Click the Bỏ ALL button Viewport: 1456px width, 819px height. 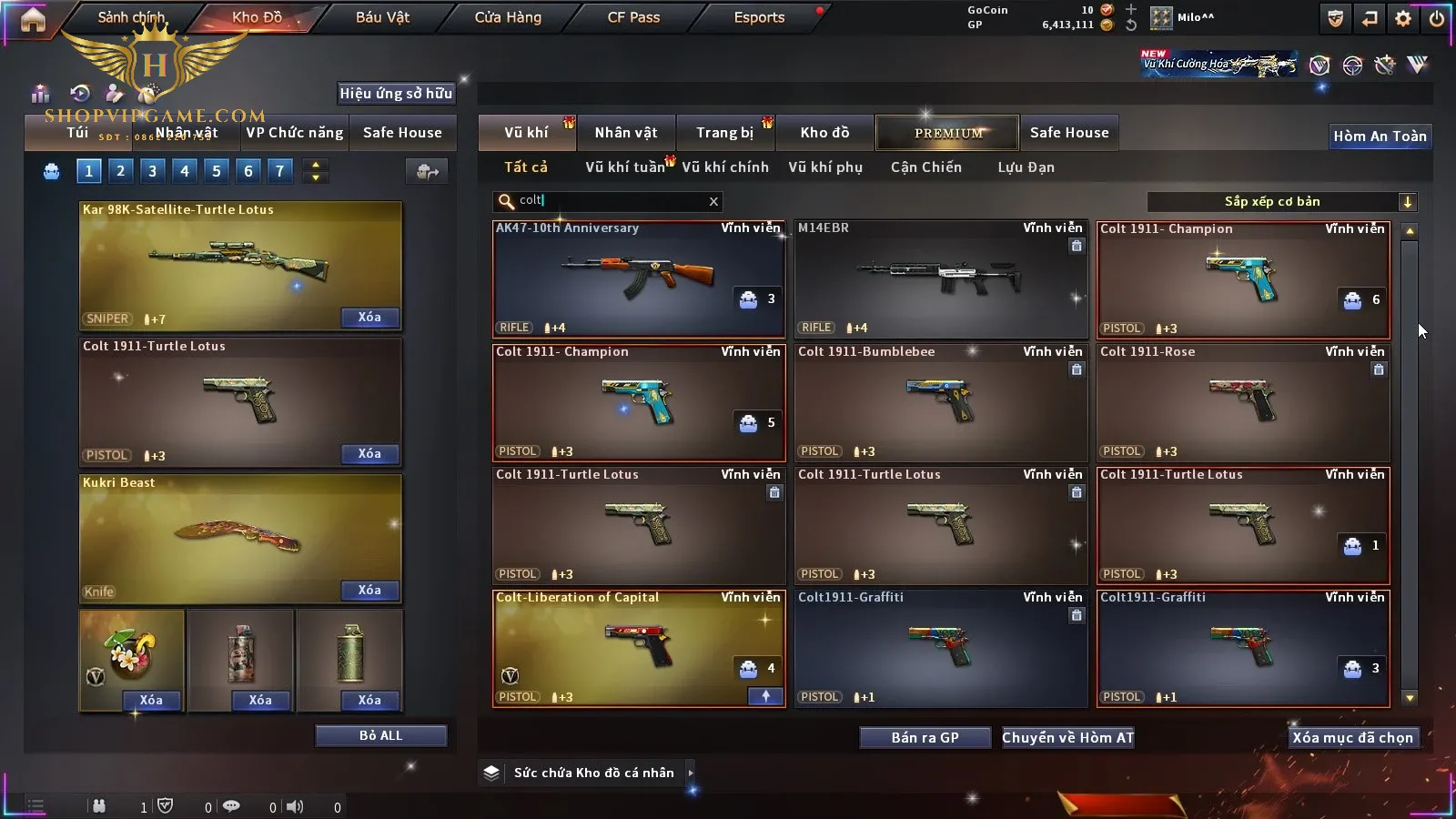click(380, 735)
